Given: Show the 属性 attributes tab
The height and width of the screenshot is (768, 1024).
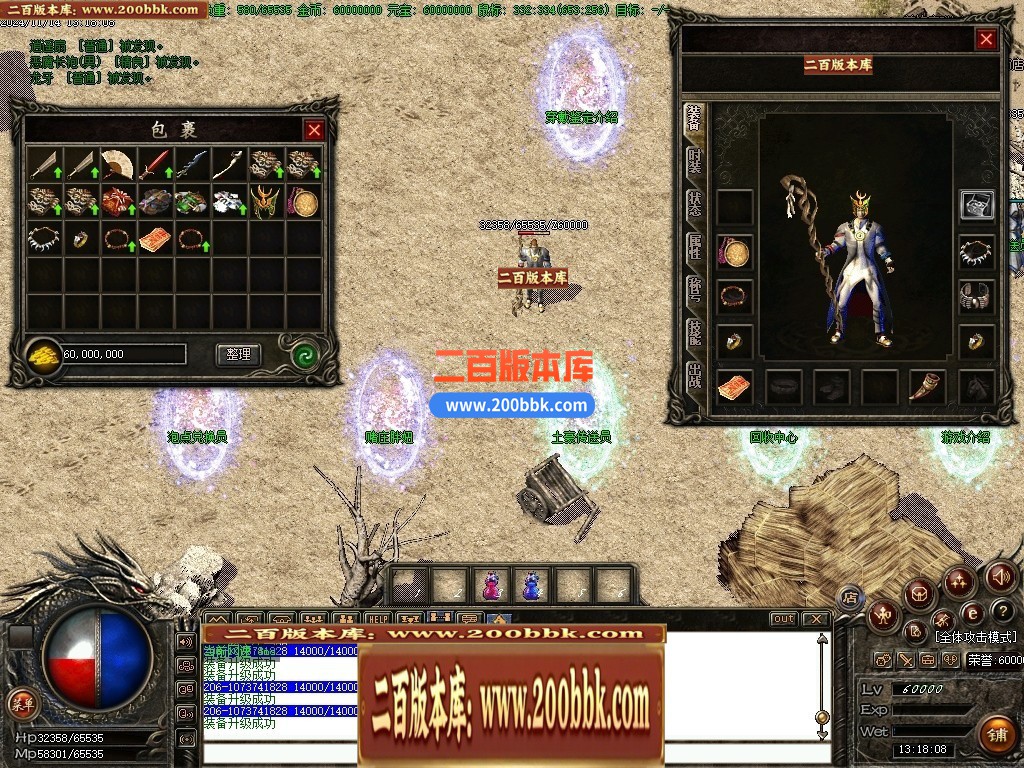Looking at the screenshot, I should (x=694, y=246).
